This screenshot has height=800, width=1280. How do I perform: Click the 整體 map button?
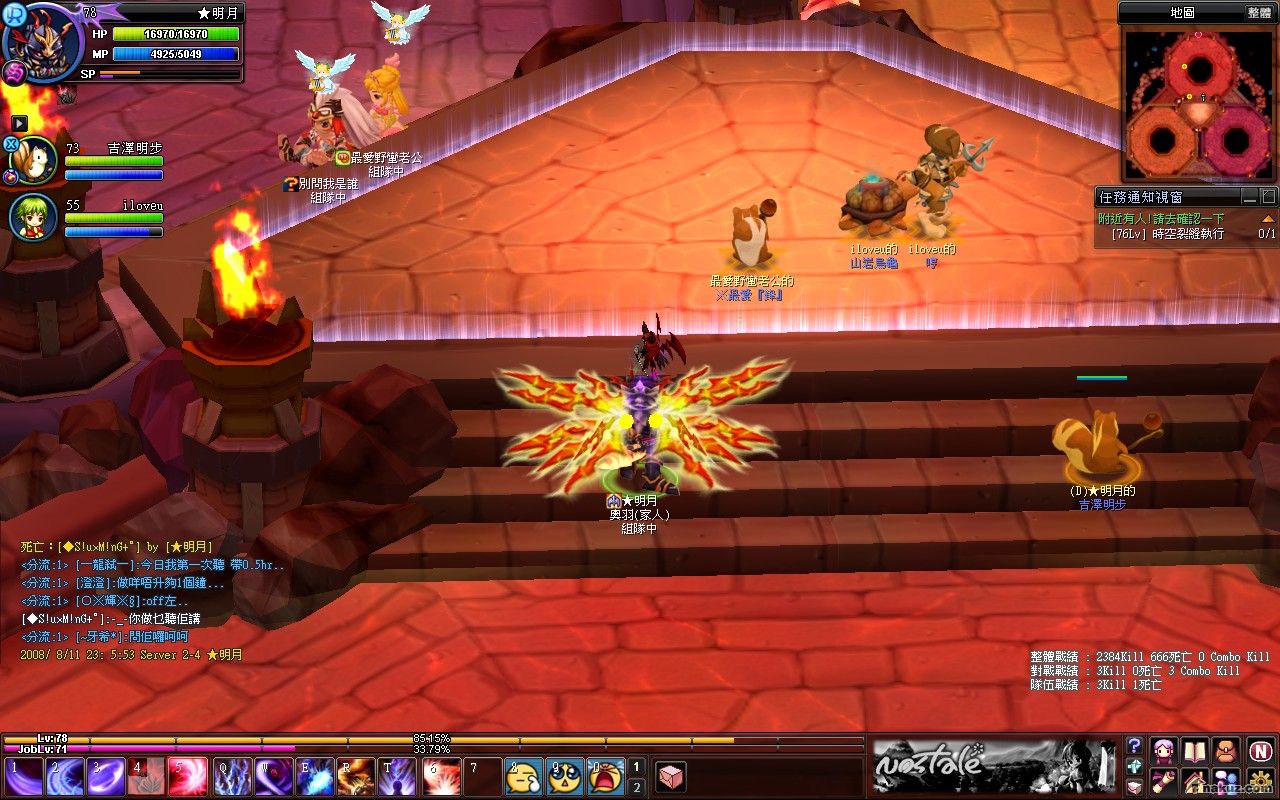point(1259,12)
